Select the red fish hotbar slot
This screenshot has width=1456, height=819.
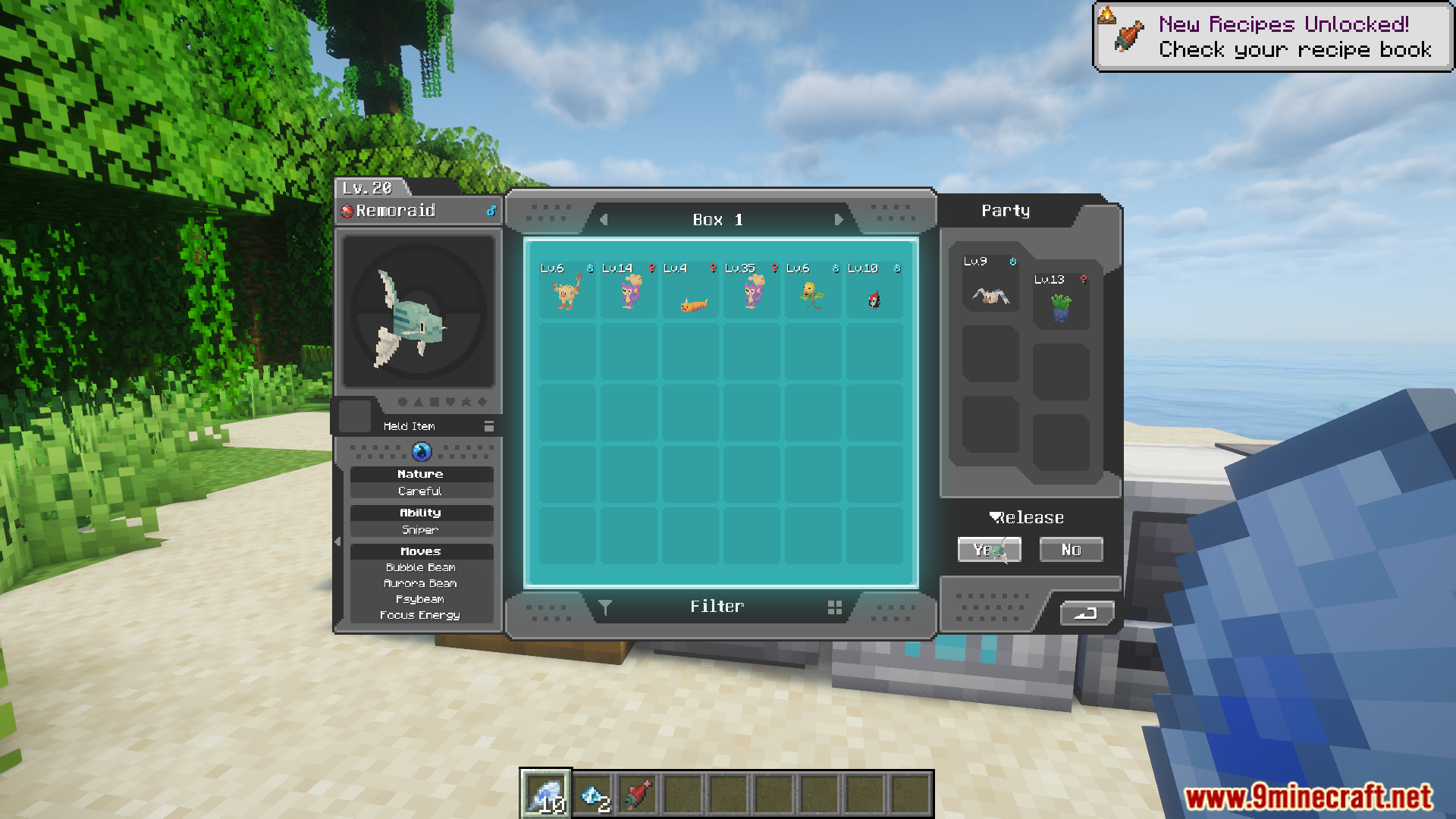tap(638, 794)
